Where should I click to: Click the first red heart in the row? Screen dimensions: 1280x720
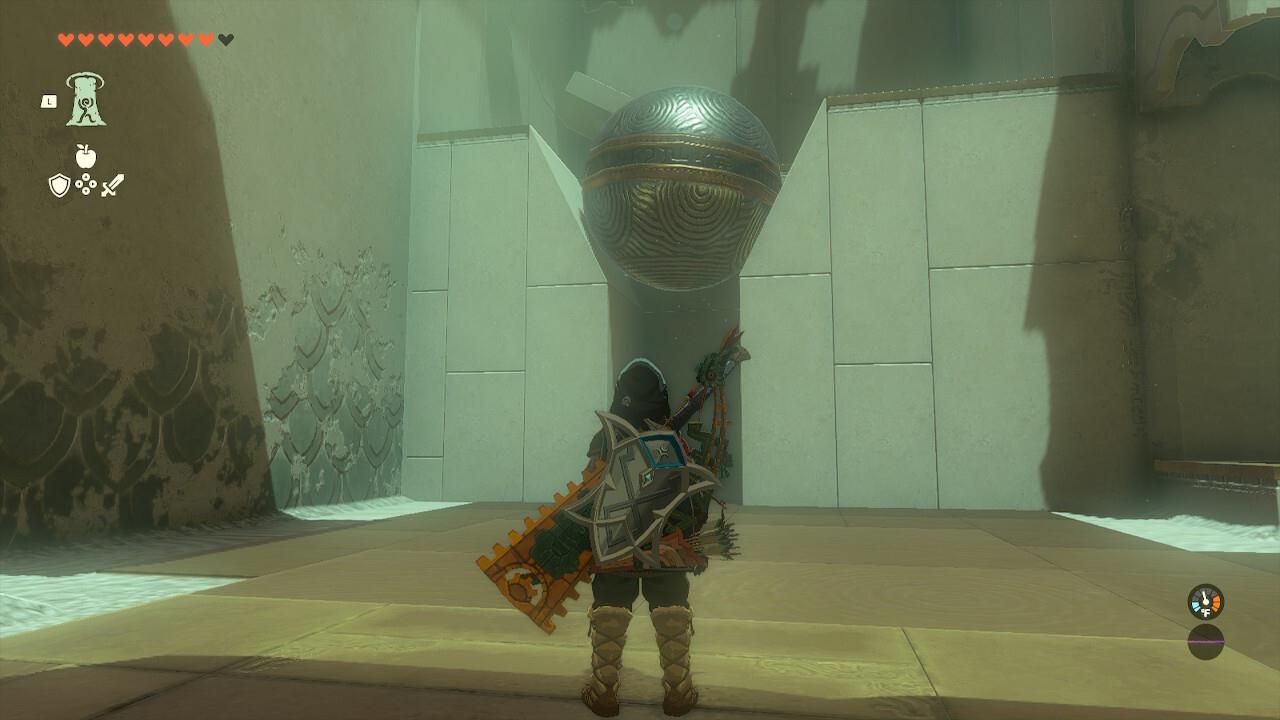click(65, 40)
